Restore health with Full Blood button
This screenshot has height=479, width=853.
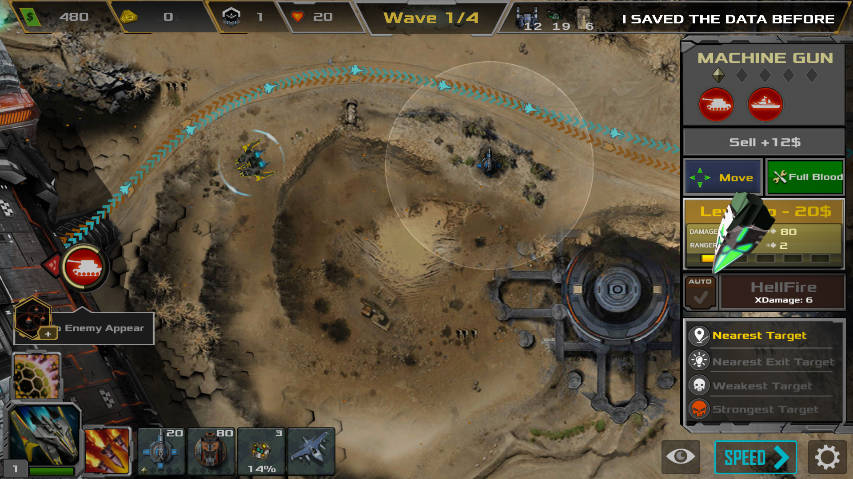coord(805,177)
